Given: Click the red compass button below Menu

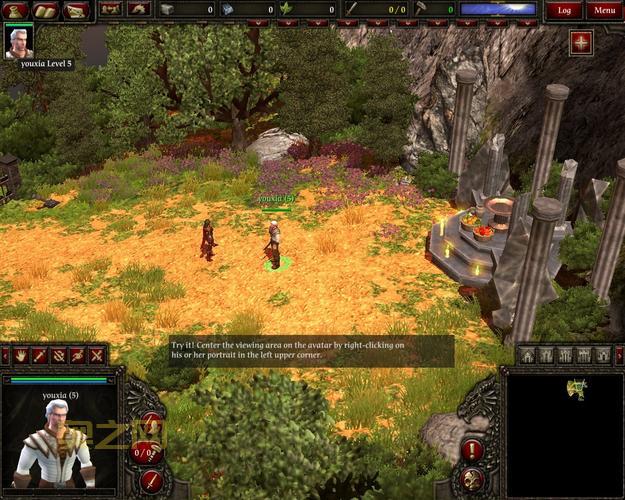Looking at the screenshot, I should [581, 42].
